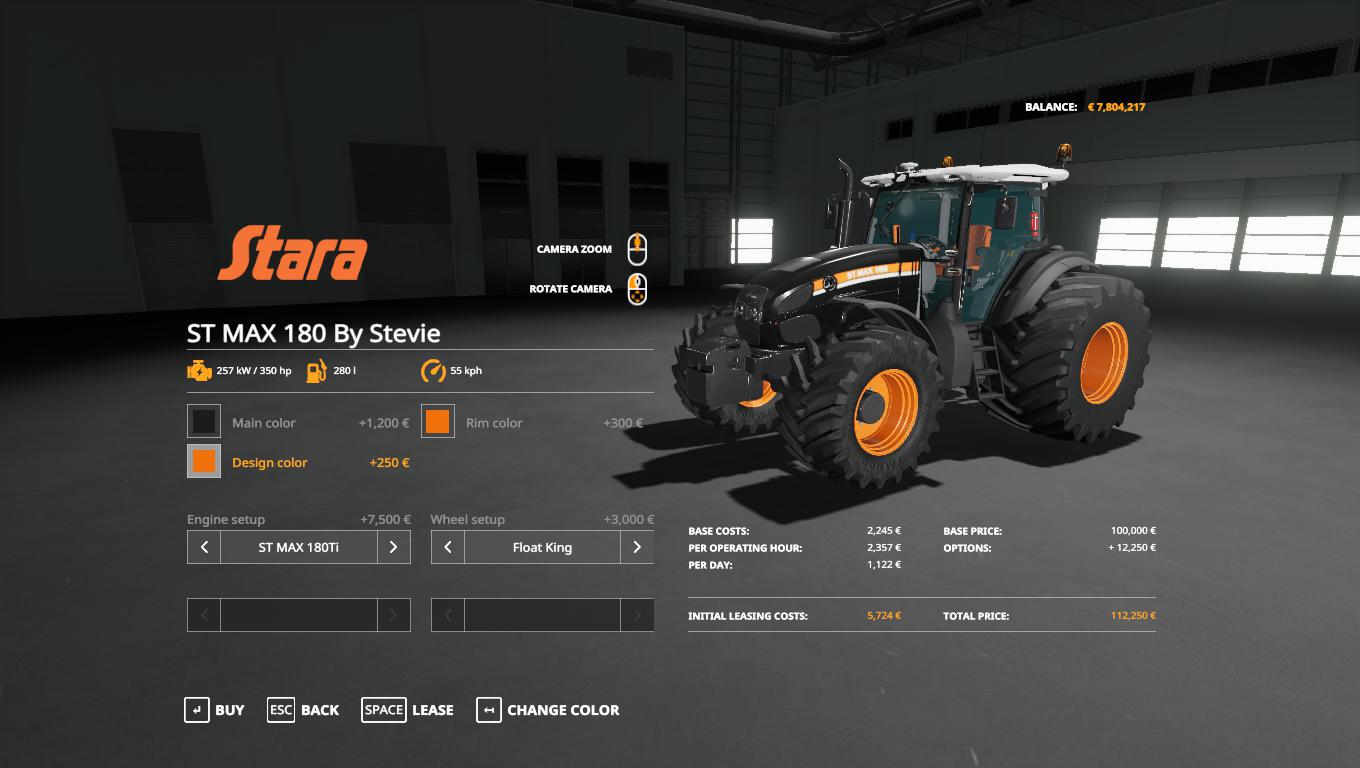
Task: Choose the Design color orange swatch
Action: [x=204, y=461]
